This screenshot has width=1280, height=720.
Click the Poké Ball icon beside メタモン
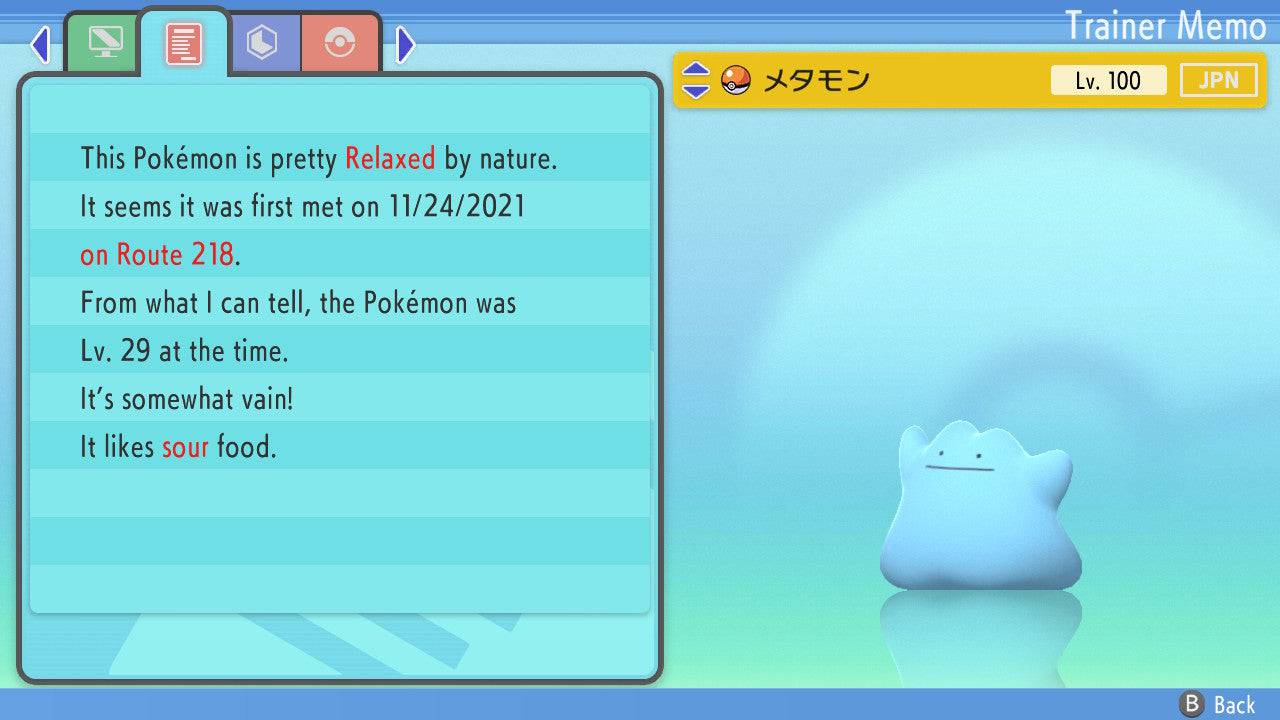[x=737, y=79]
